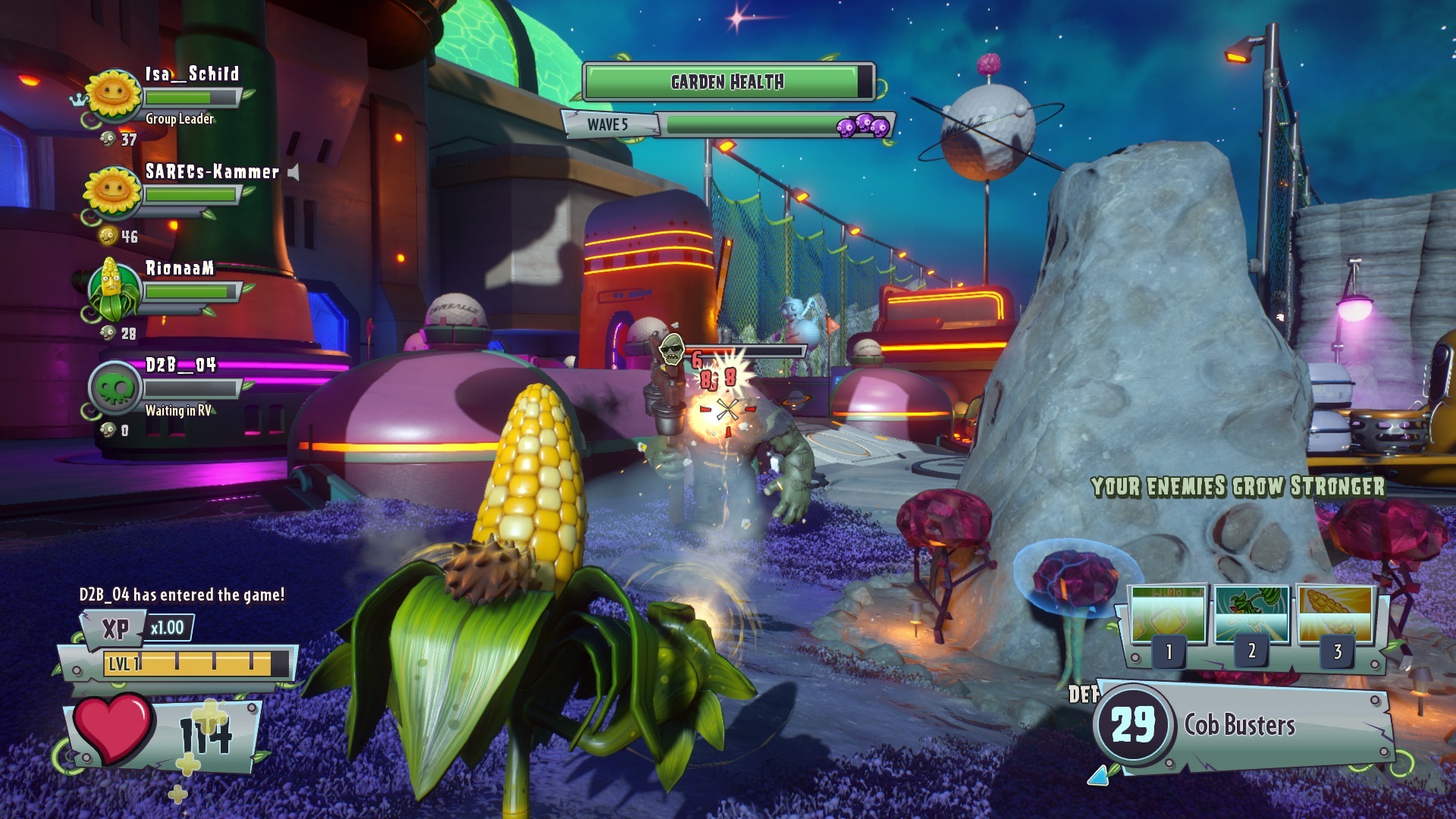
Task: Click the speaker icon beside SAREGs-Kammer
Action: coord(293,173)
